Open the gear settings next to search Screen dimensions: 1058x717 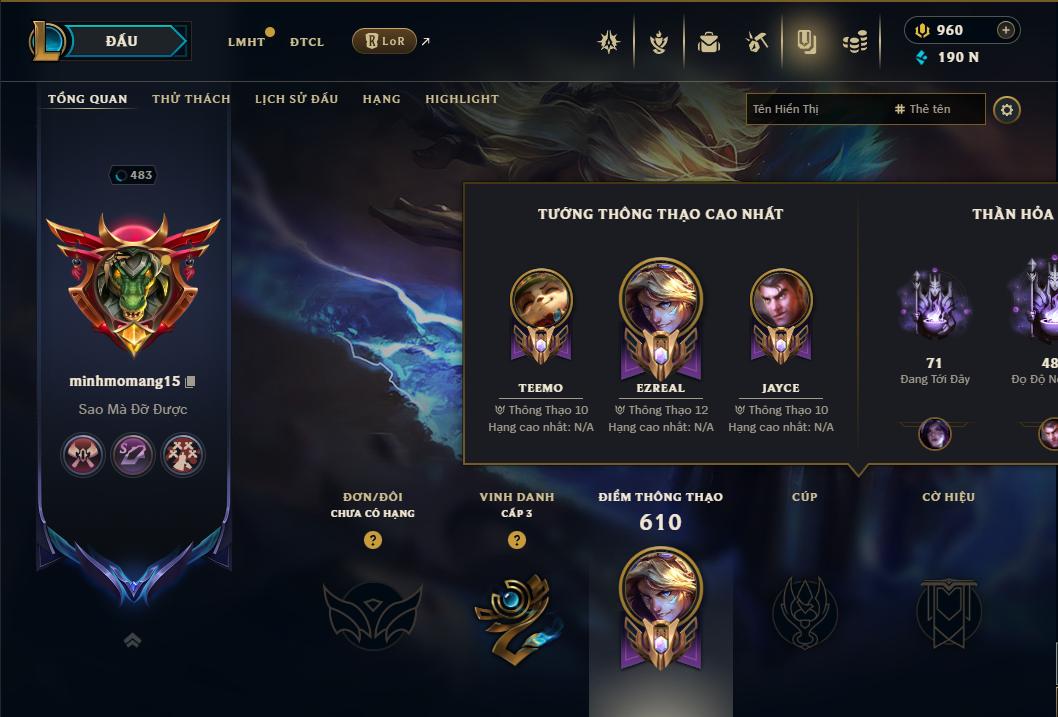point(1007,109)
